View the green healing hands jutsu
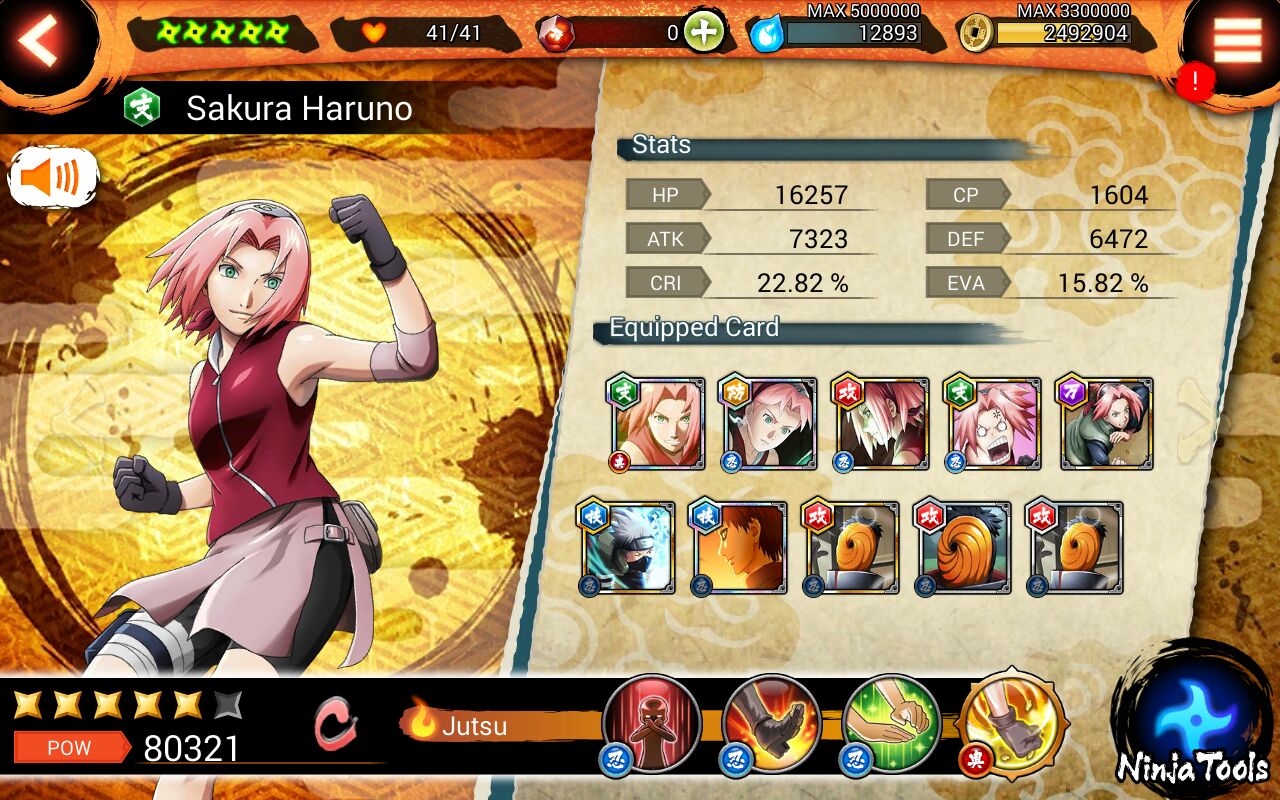This screenshot has height=800, width=1280. 890,723
